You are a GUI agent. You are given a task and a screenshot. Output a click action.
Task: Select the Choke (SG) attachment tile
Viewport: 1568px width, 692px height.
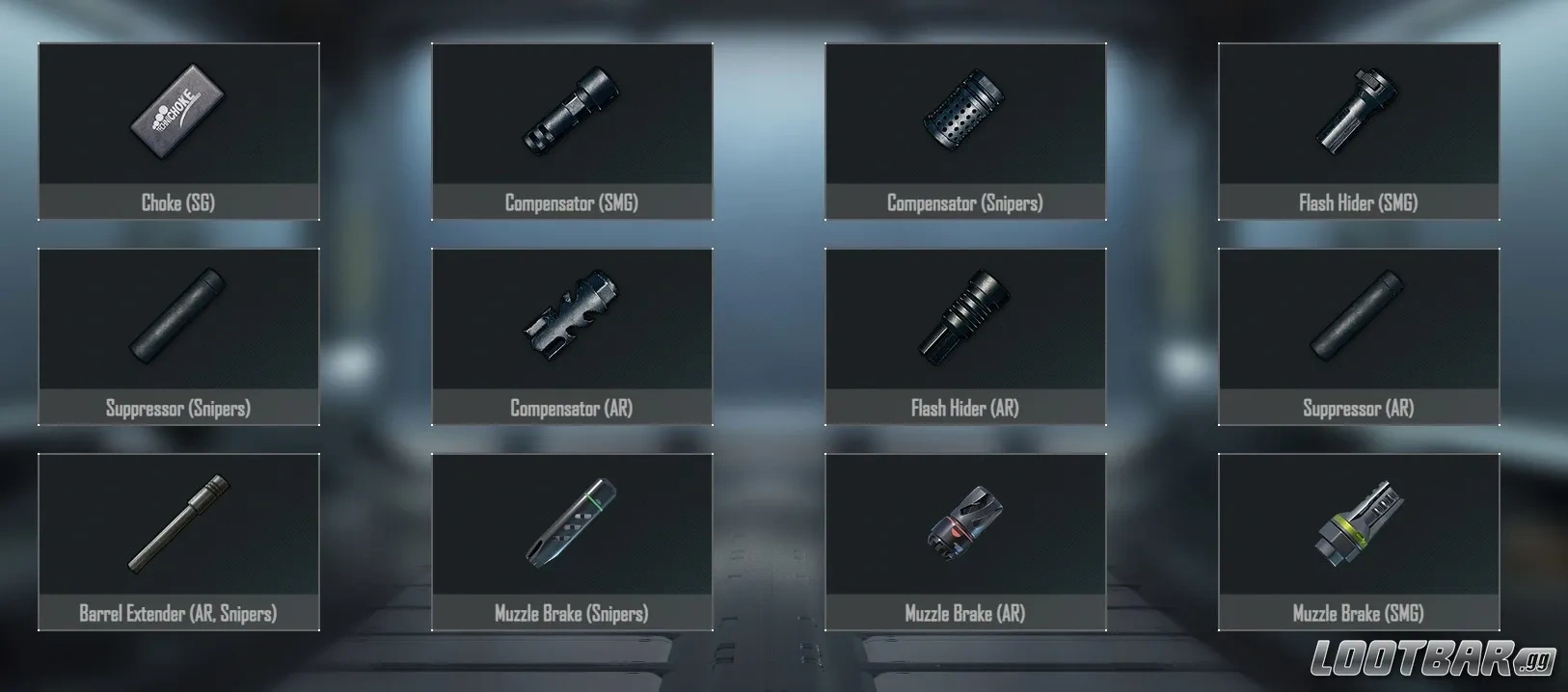point(178,131)
